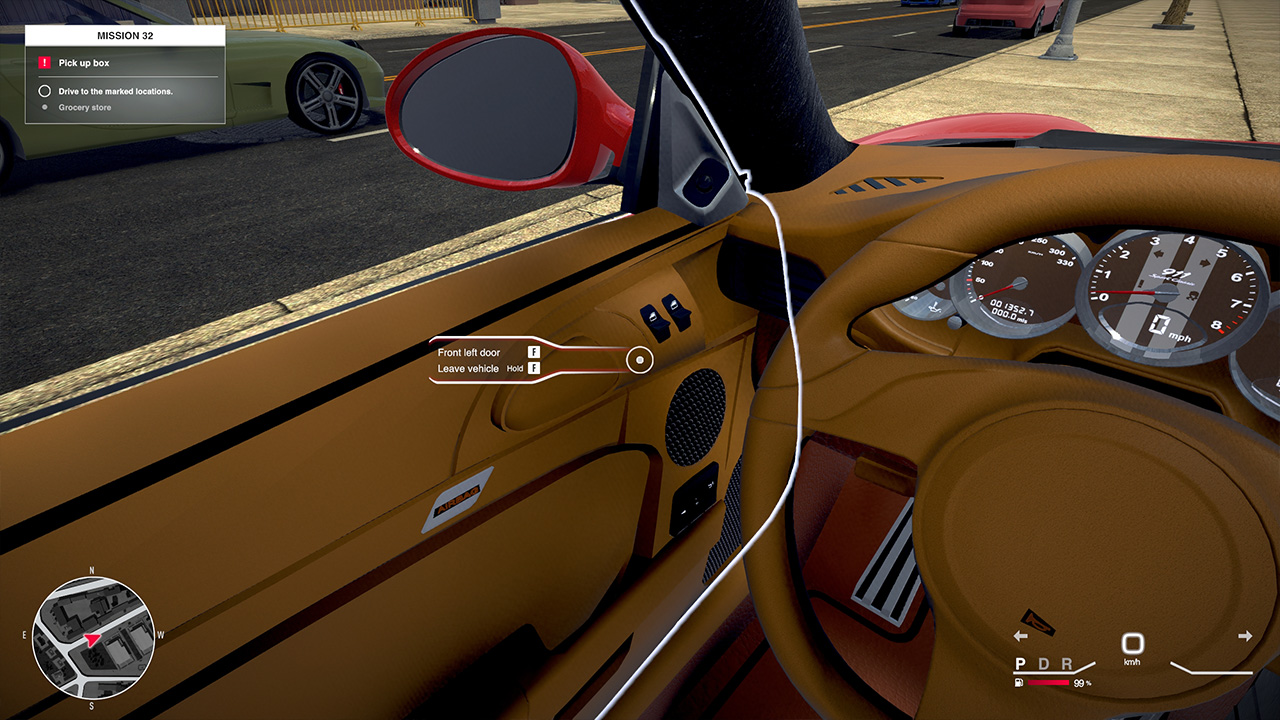Click the Hold F prompt to Leave vehicle

pos(533,368)
